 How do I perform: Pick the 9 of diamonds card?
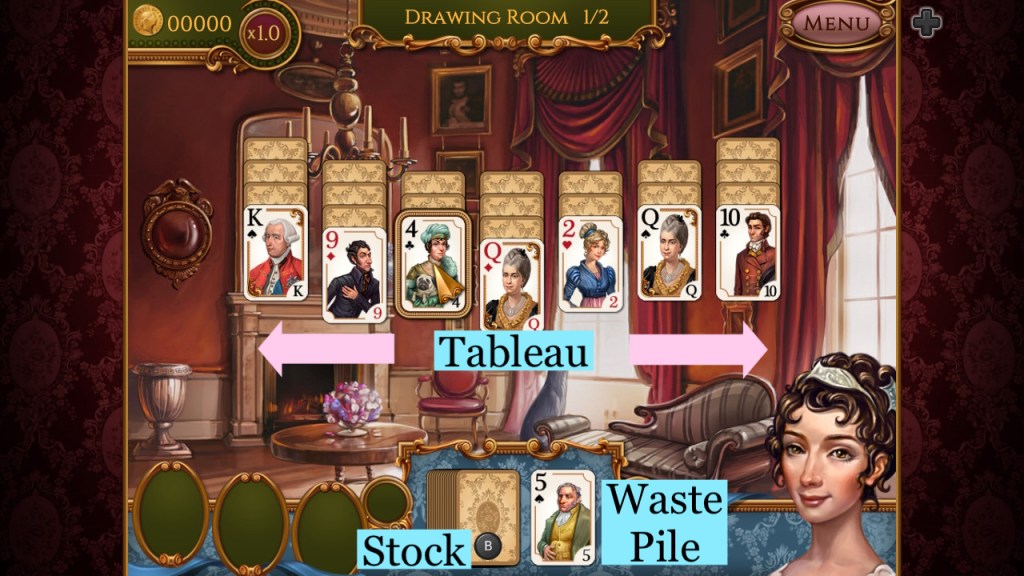coord(354,275)
